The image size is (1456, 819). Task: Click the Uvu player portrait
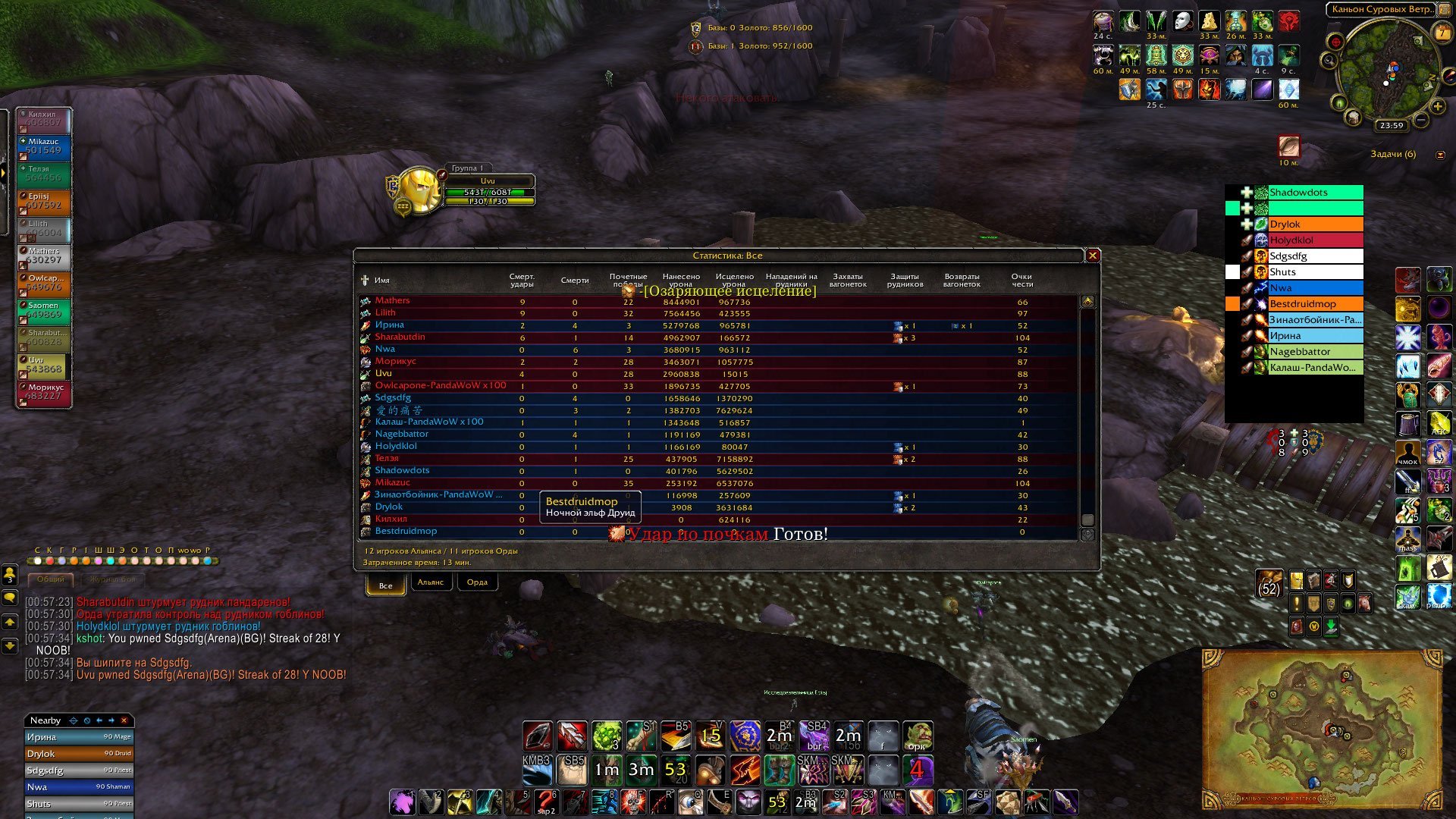(x=419, y=190)
